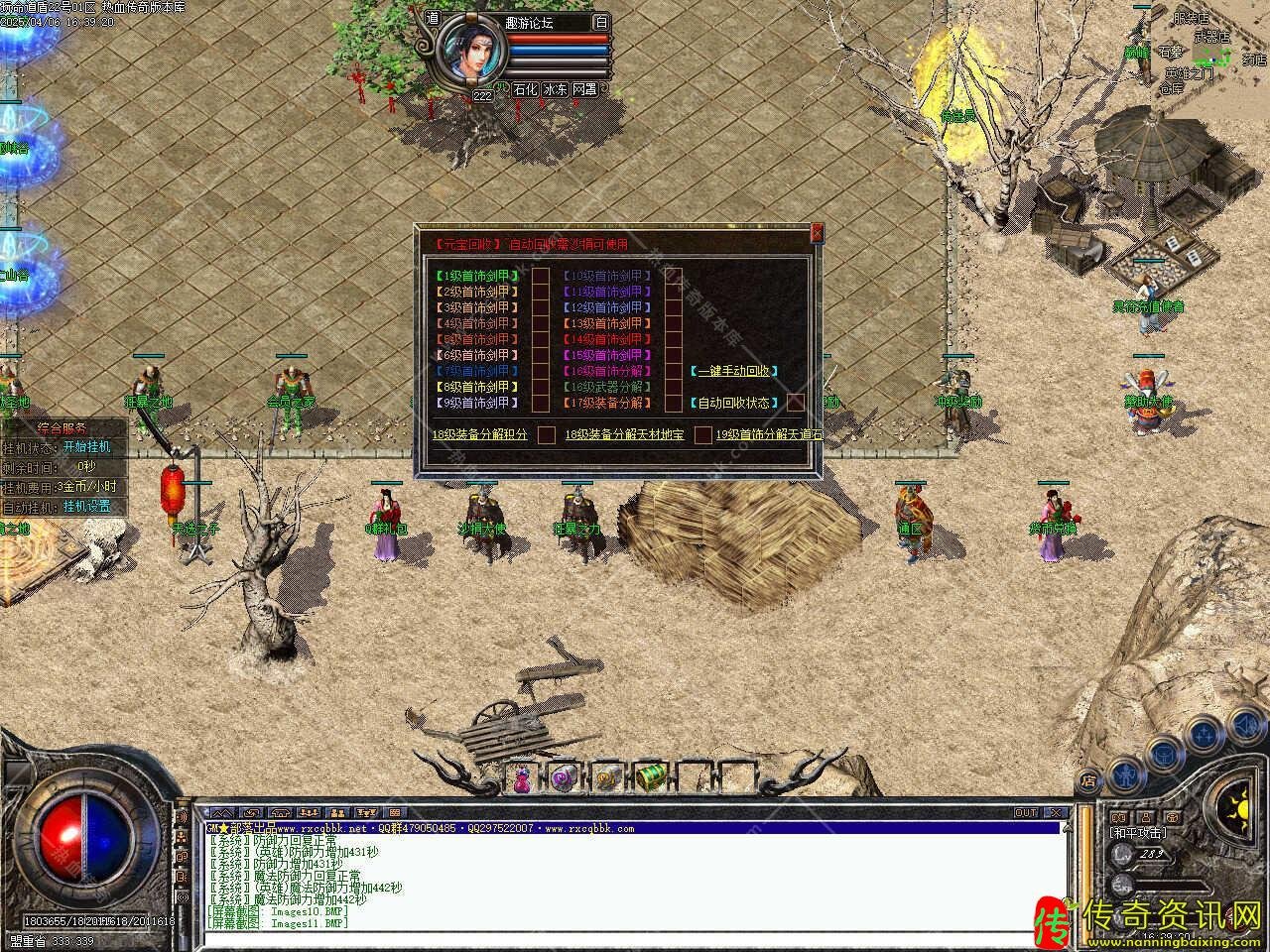Click the 一键手动回收 link

coord(732,371)
